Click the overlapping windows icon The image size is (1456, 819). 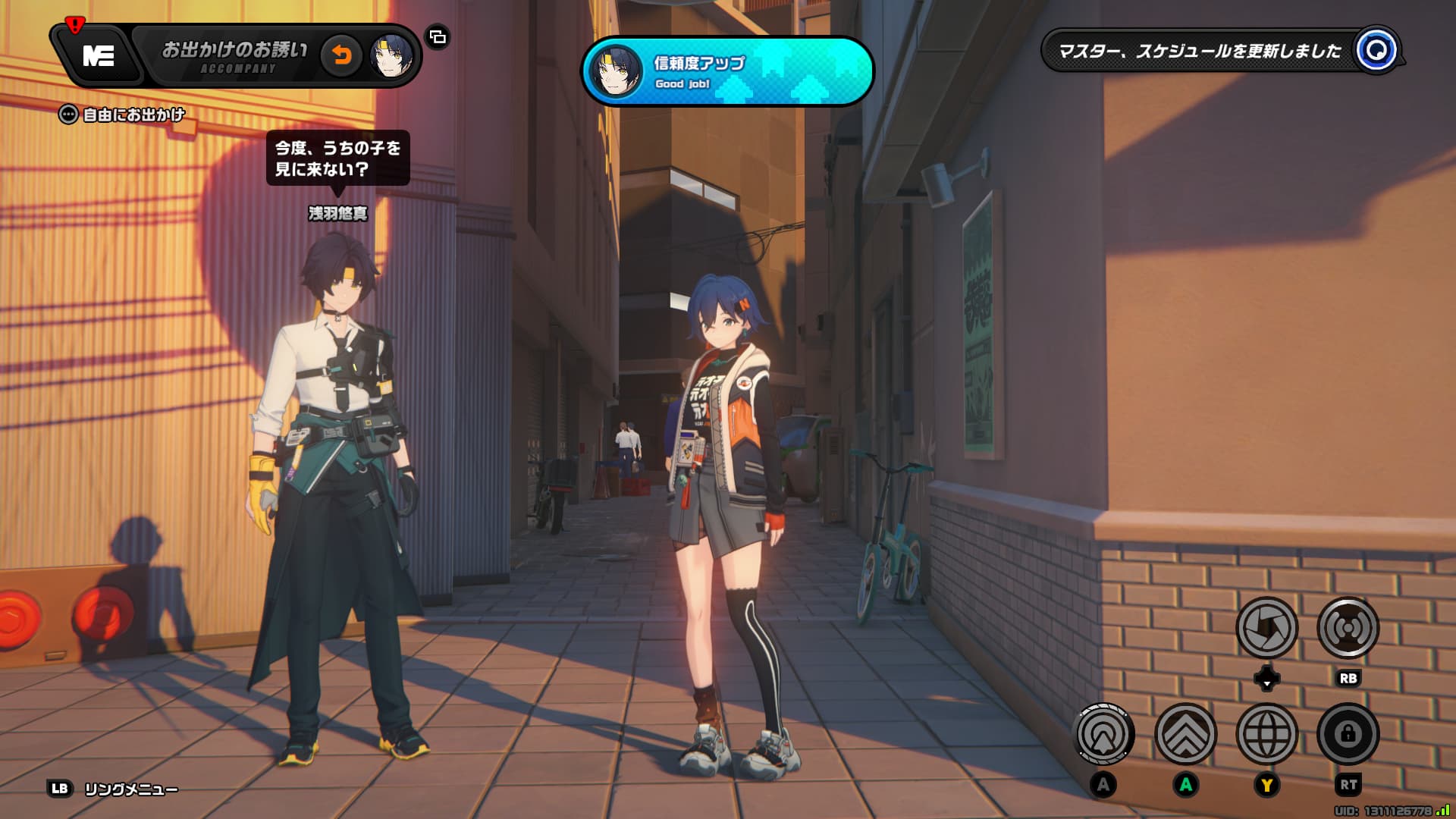click(438, 36)
